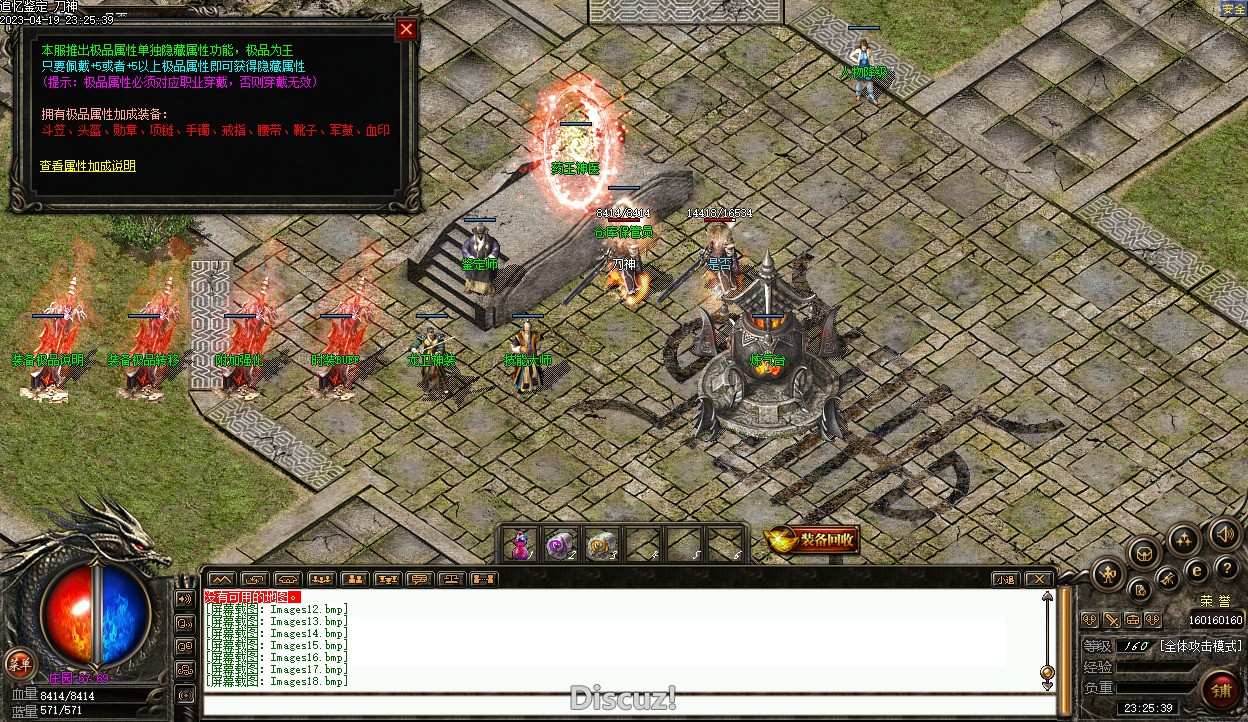Use the purple scroll in hotbar slot 2
This screenshot has height=722, width=1248.
(560, 545)
